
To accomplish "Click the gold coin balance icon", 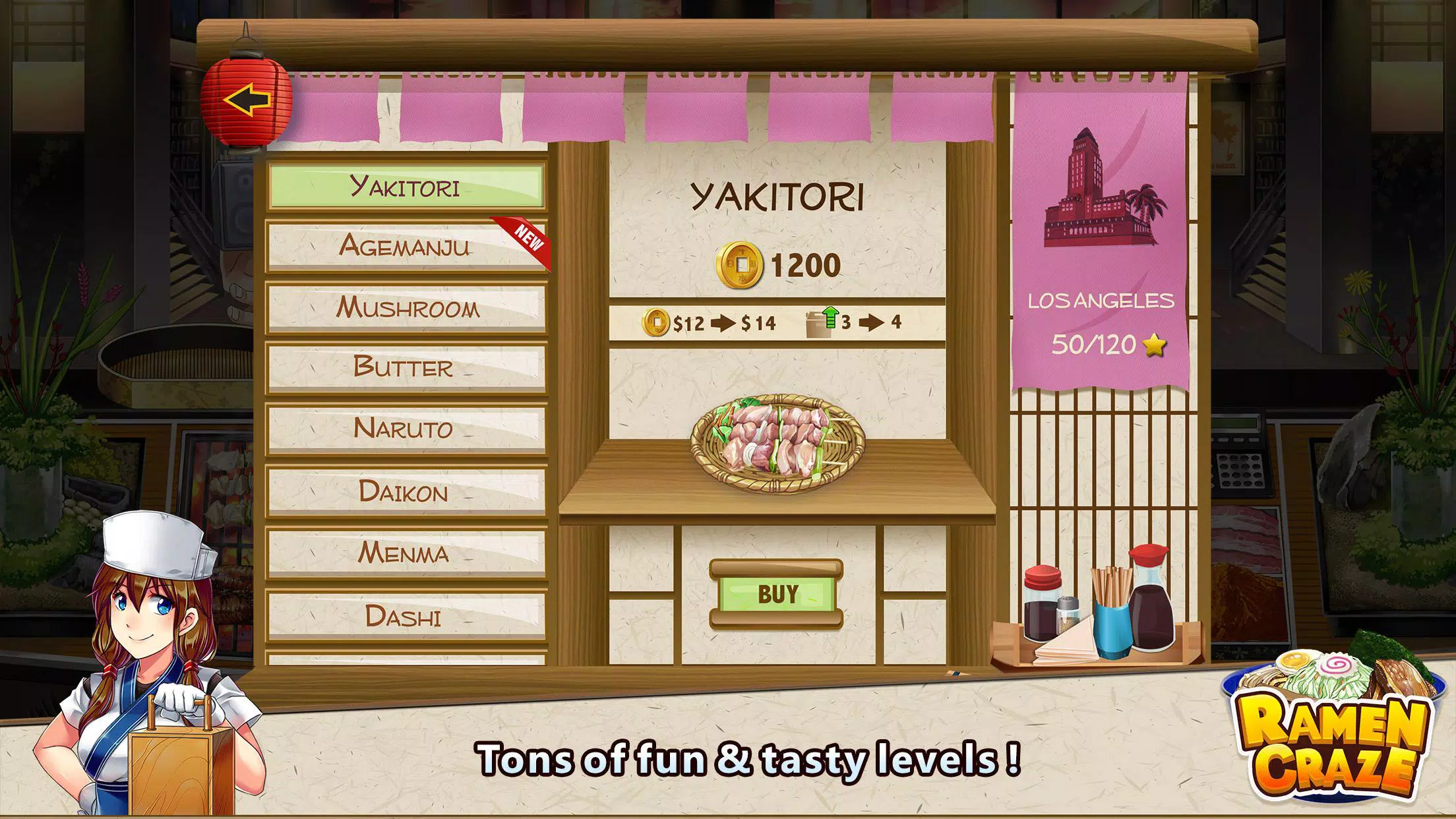I will [742, 263].
